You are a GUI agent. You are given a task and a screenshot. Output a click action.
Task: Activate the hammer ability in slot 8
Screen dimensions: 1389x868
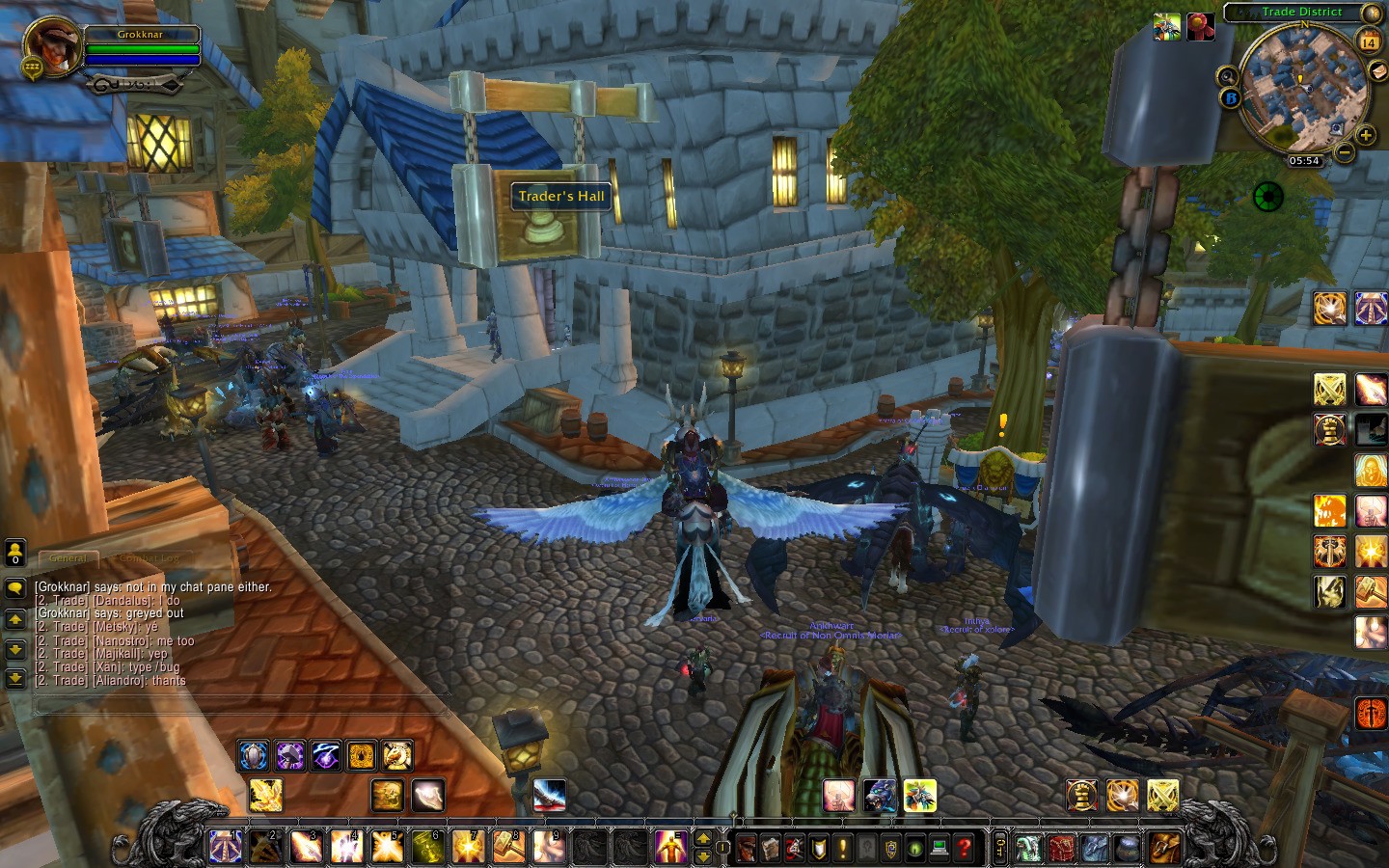(508, 847)
